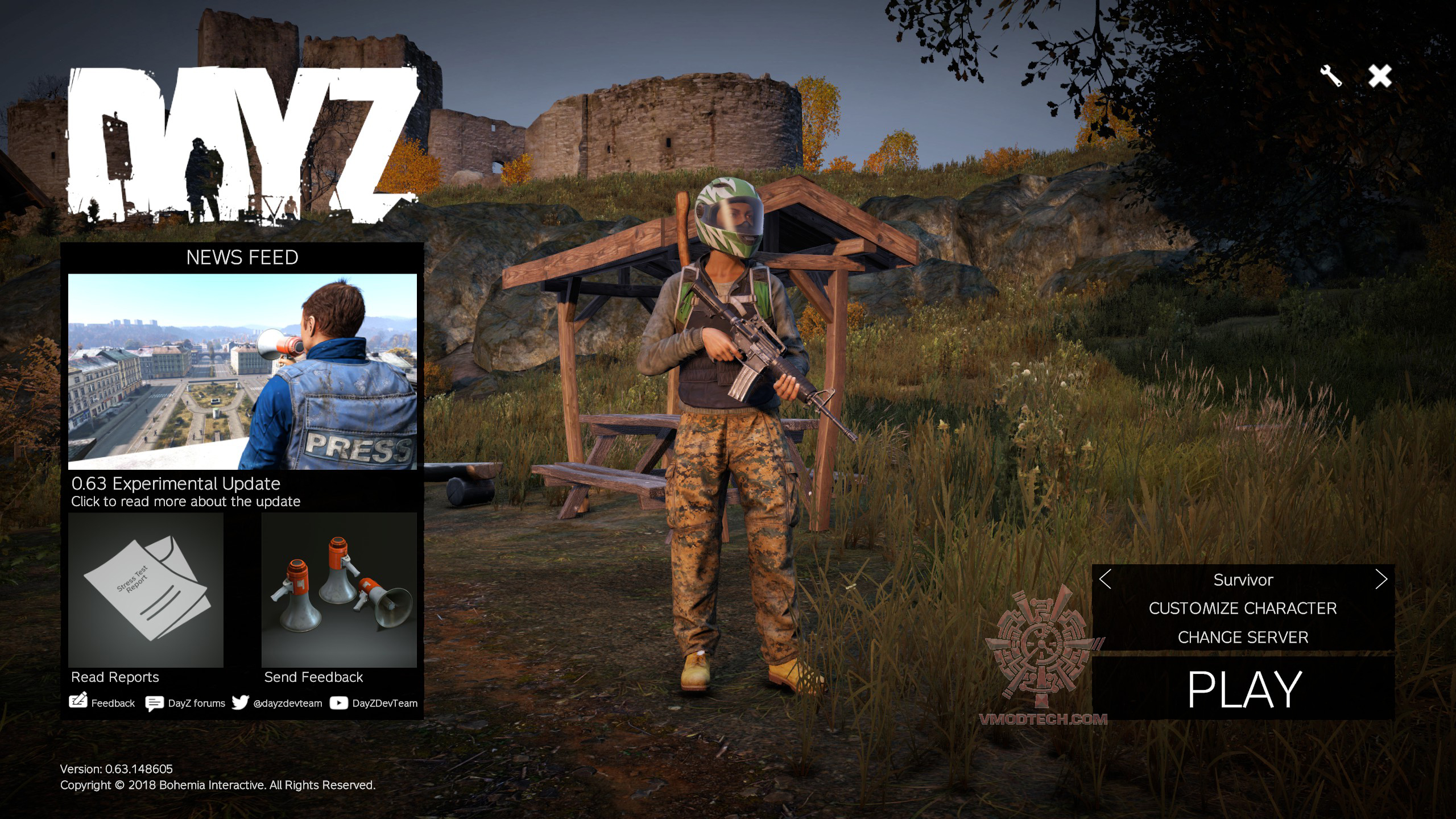Choose CHANGE SERVER option

point(1243,638)
